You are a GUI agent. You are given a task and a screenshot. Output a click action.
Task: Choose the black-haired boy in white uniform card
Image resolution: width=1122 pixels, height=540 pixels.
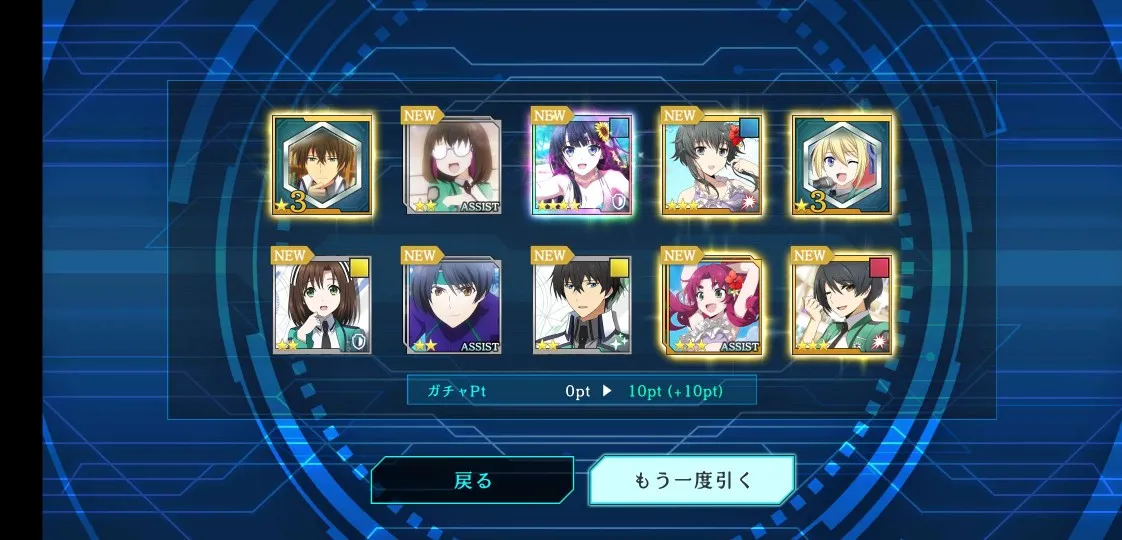click(582, 305)
